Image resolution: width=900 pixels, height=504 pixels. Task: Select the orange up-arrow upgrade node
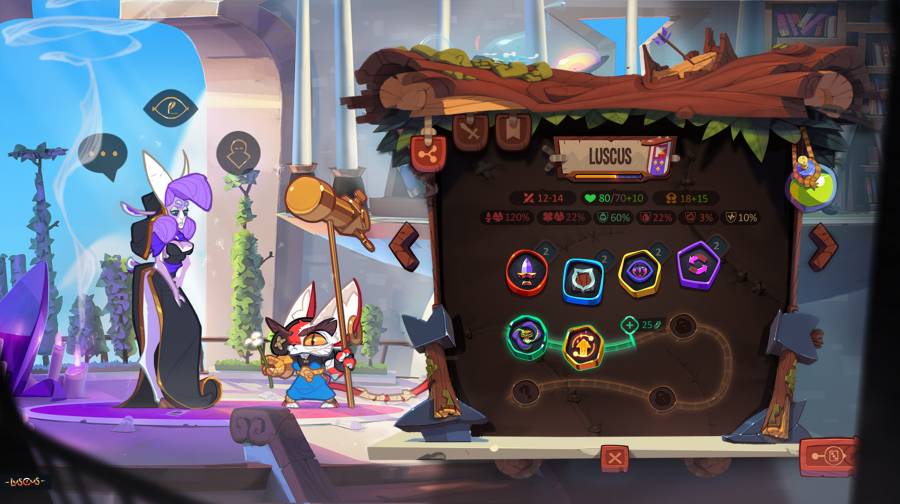pyautogui.click(x=584, y=345)
